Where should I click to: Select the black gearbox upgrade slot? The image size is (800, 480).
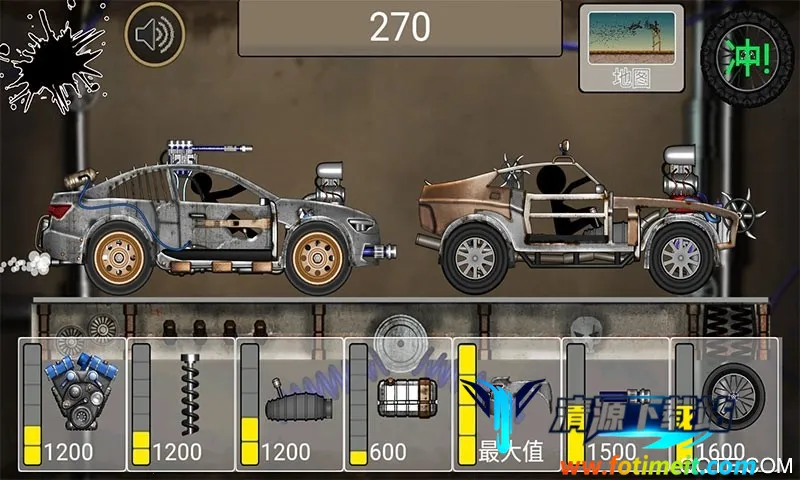(x=289, y=403)
